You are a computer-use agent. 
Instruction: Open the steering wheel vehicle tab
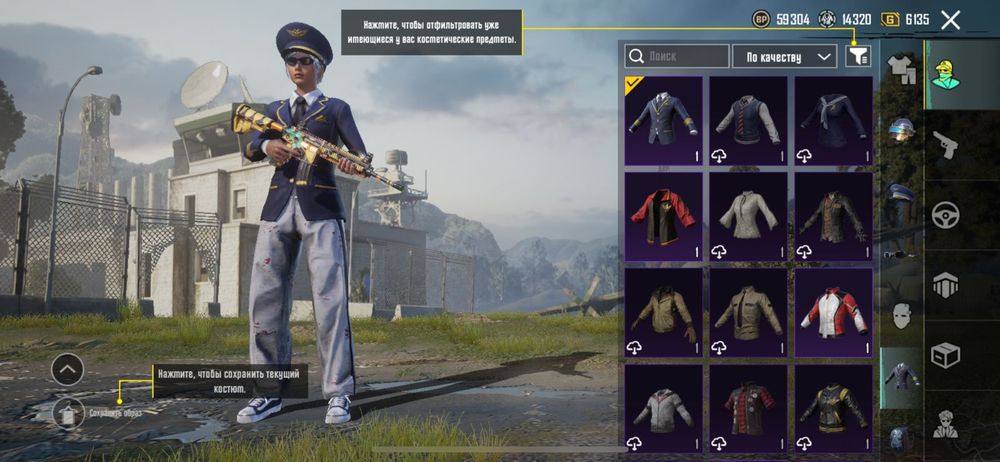[947, 215]
